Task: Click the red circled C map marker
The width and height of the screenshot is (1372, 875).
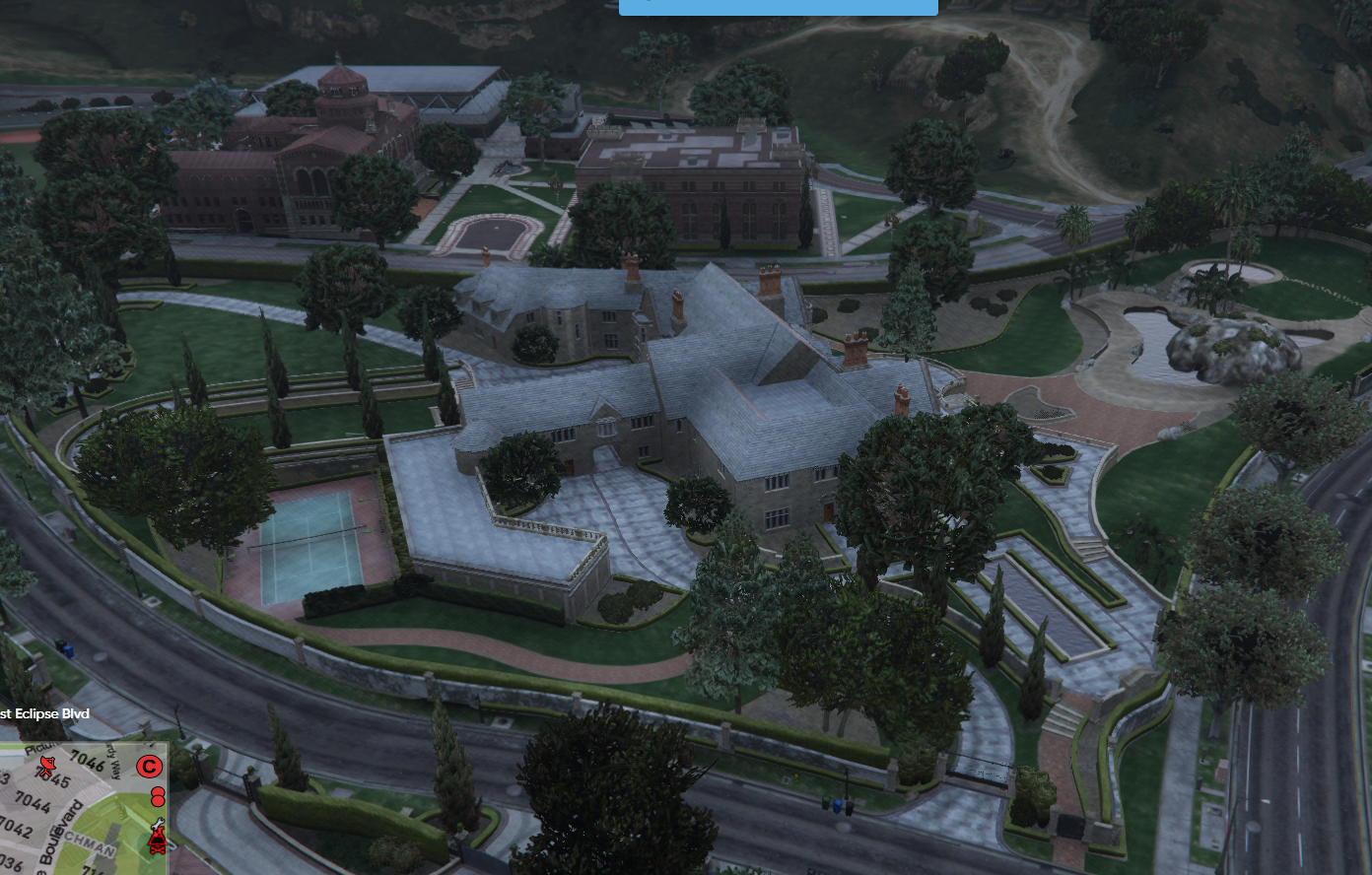Action: point(149,767)
